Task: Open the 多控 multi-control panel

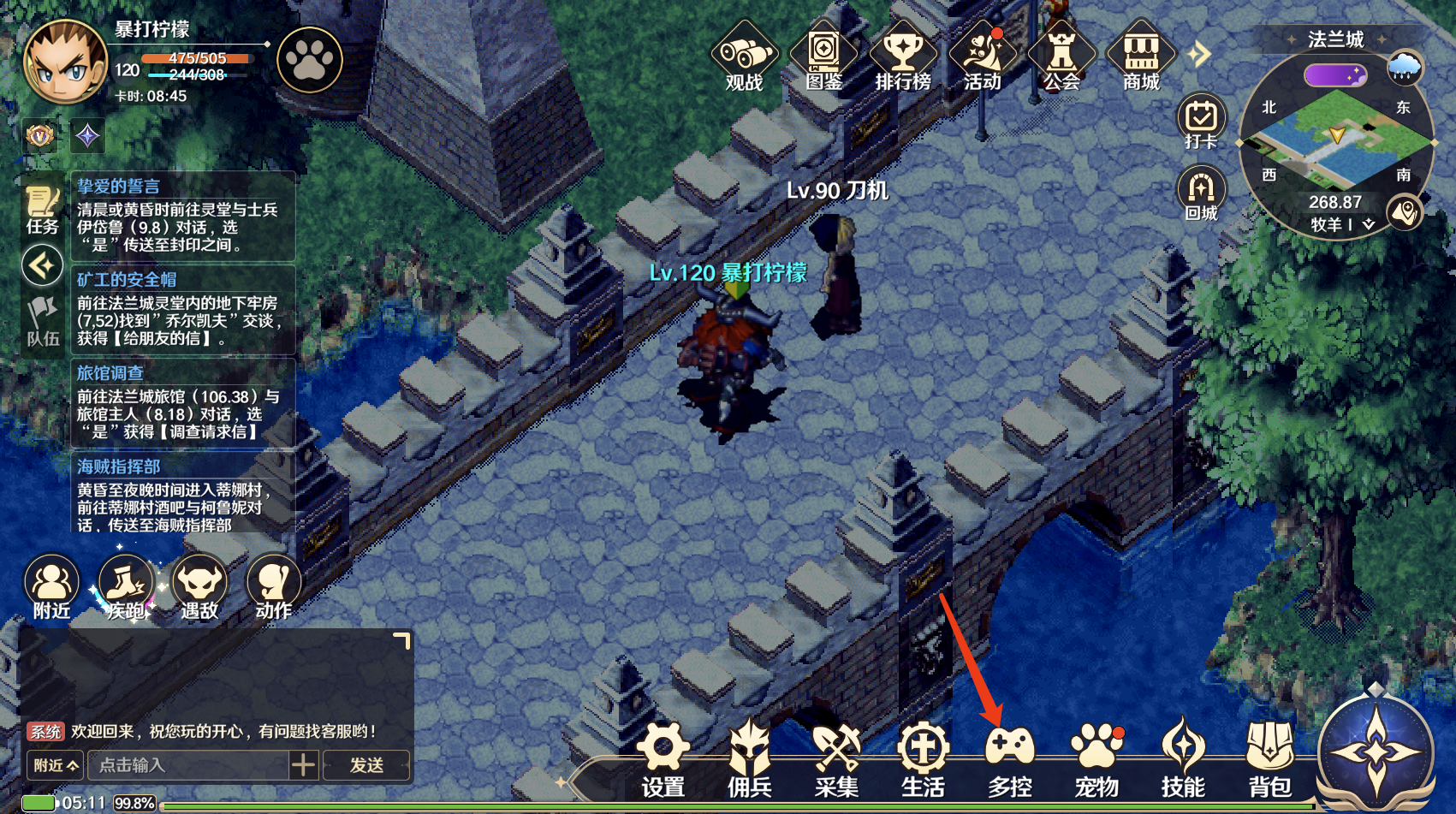Action: coord(1010,758)
